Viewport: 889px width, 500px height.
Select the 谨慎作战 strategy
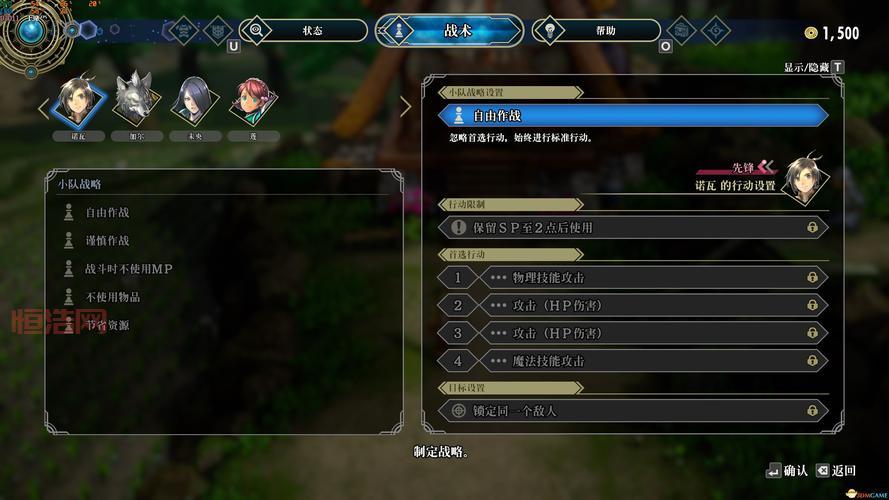[x=107, y=240]
